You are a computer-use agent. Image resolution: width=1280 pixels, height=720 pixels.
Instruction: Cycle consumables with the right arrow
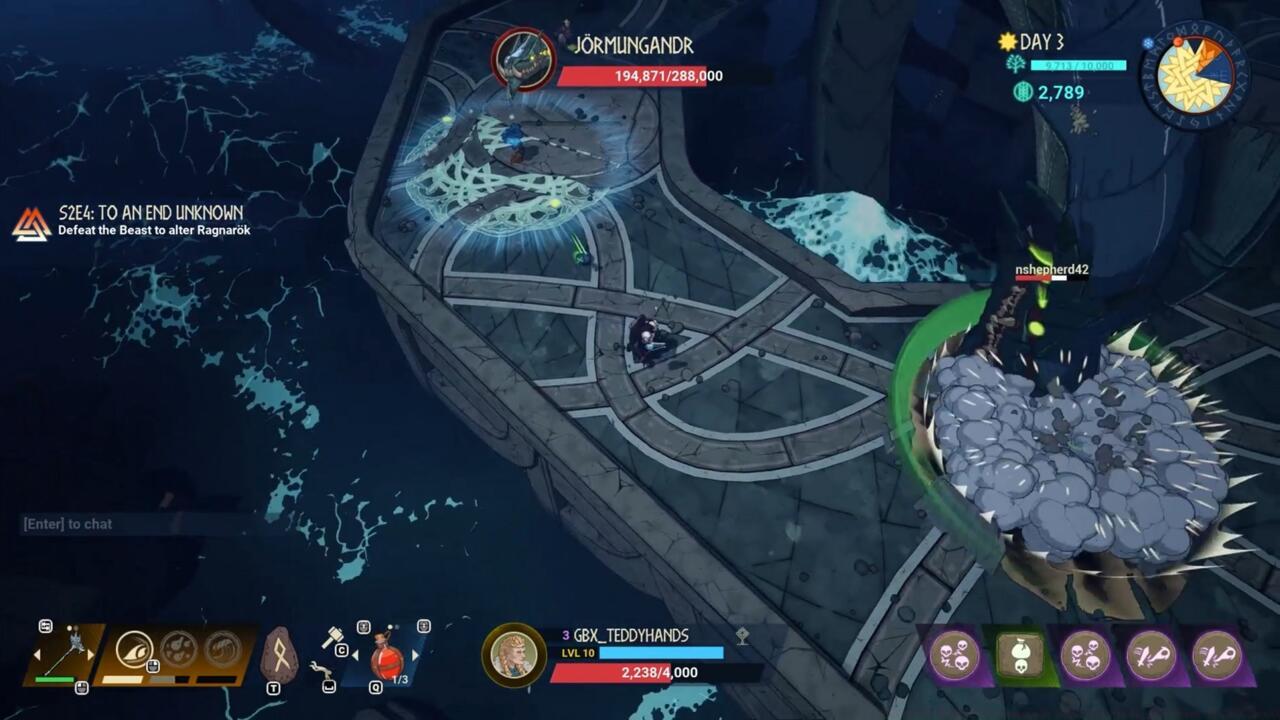[415, 656]
